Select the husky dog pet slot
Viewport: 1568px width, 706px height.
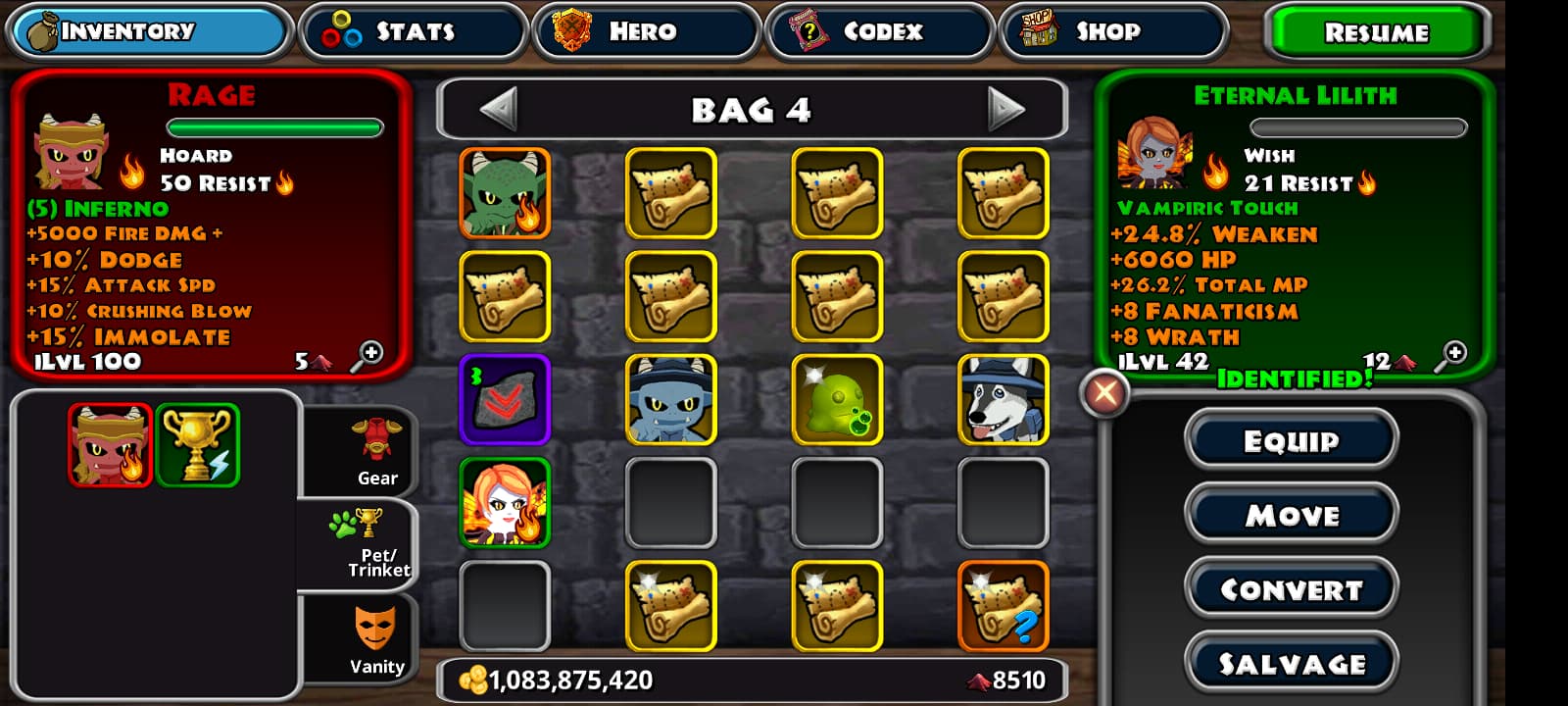pos(1003,399)
